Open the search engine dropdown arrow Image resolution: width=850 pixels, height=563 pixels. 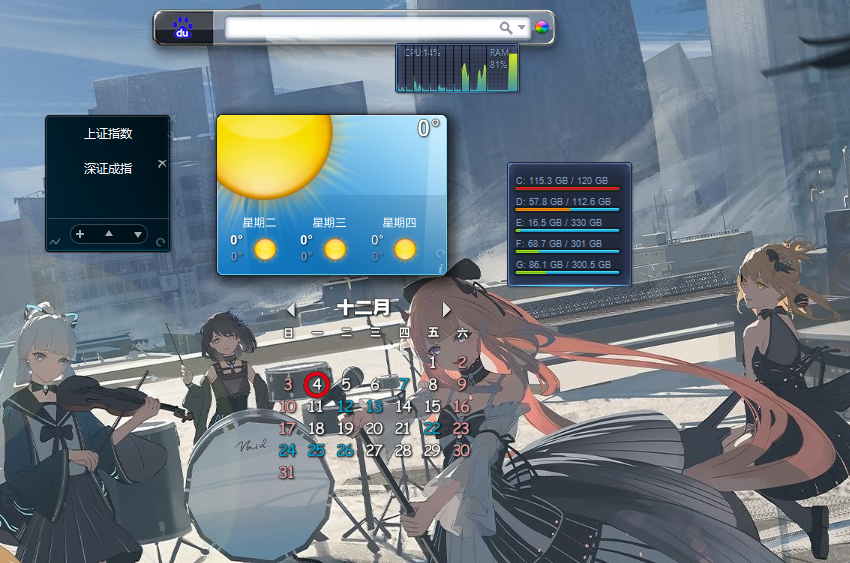click(x=522, y=28)
